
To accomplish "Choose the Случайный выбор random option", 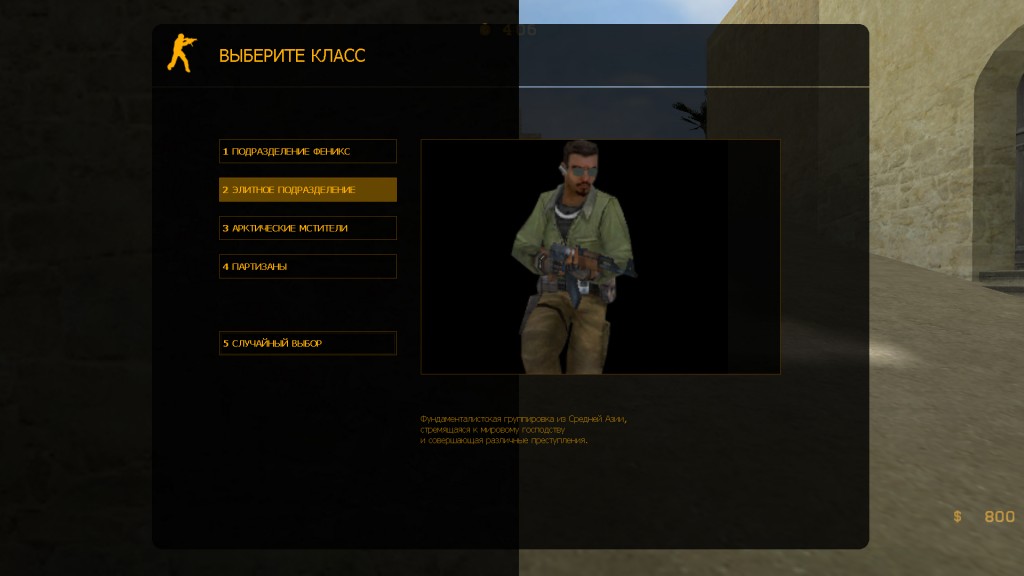I will coord(308,343).
